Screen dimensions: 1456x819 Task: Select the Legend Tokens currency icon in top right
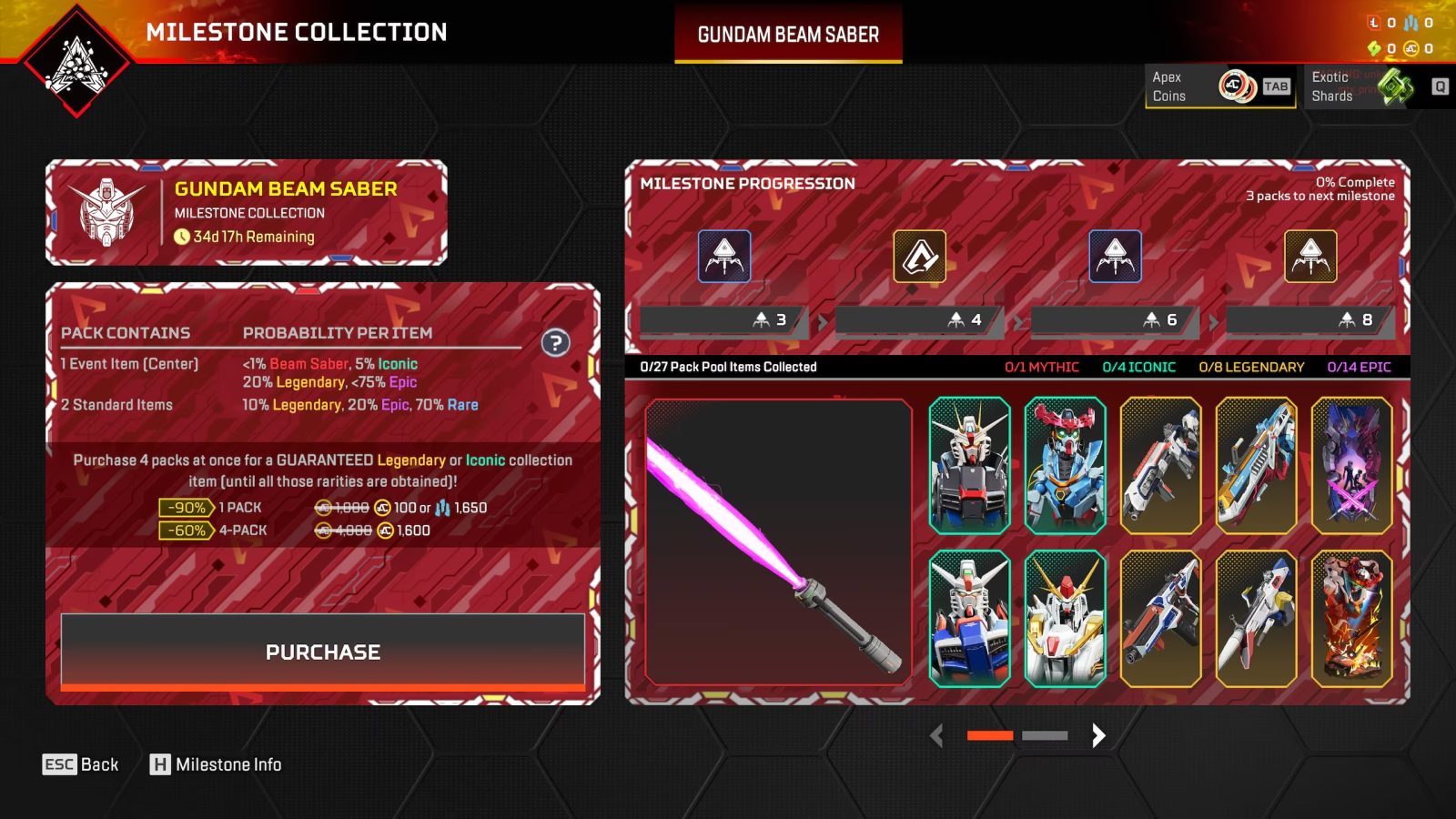[x=1374, y=24]
